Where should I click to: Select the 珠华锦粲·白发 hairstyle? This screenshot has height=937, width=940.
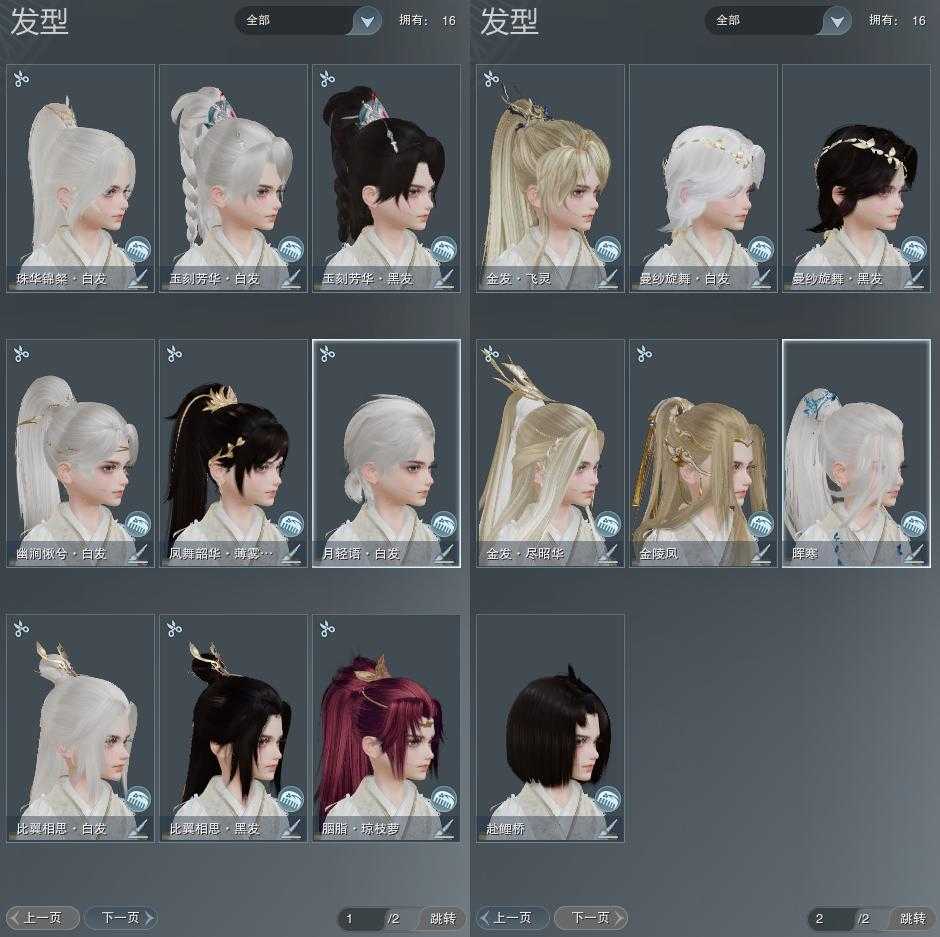point(81,178)
